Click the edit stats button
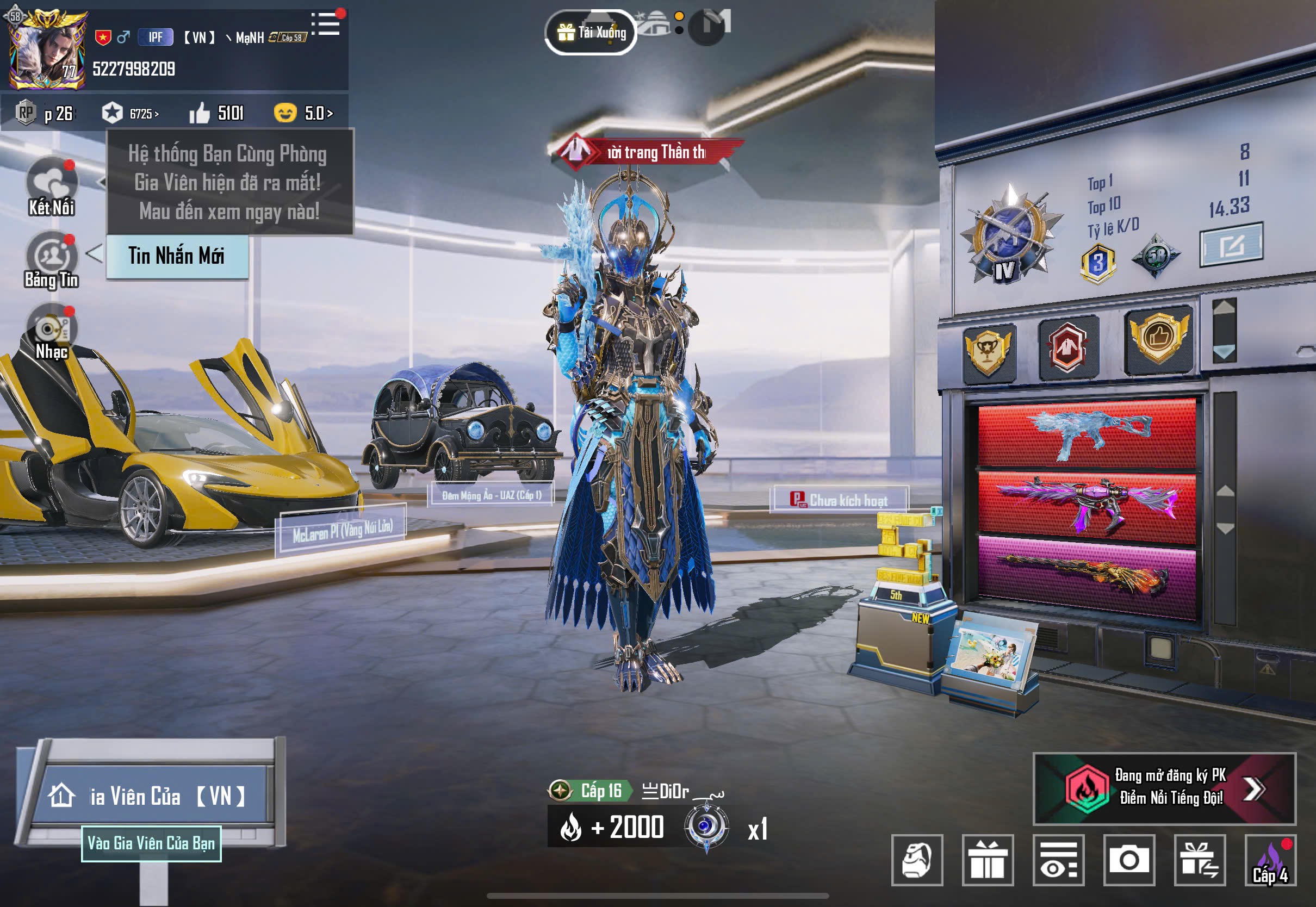 click(x=1231, y=245)
